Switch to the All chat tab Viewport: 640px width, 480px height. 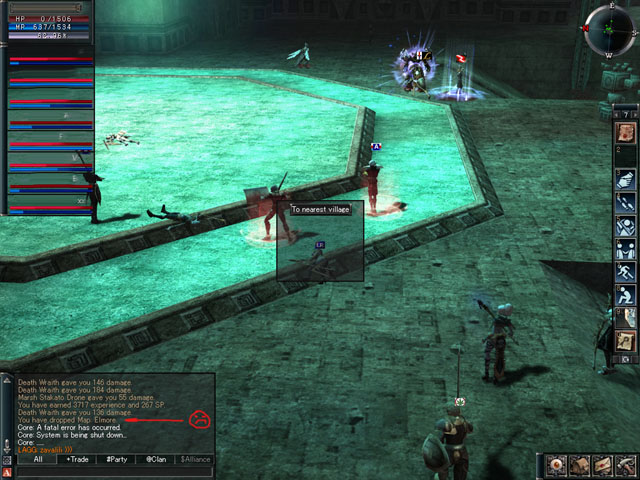coord(37,459)
